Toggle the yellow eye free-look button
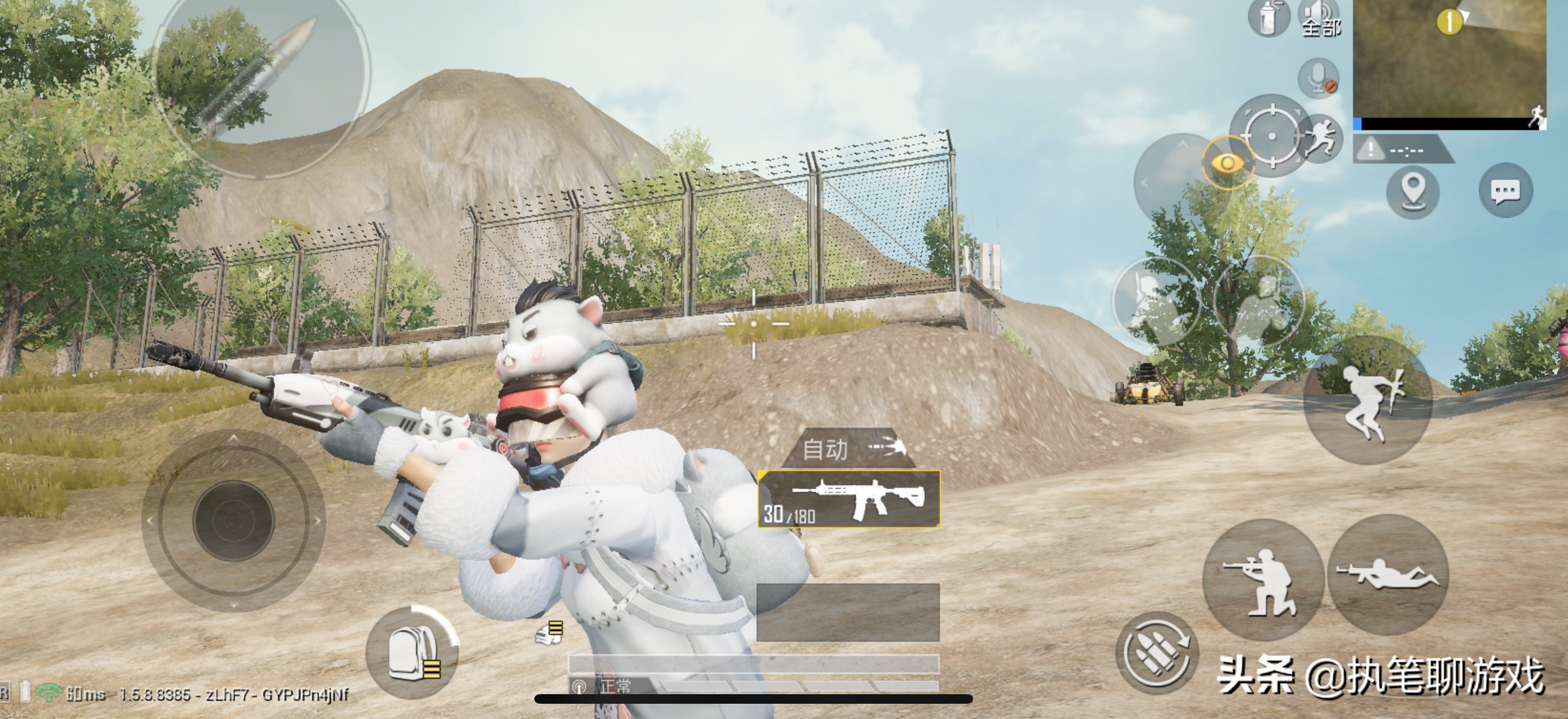This screenshot has width=1568, height=719. (1227, 164)
